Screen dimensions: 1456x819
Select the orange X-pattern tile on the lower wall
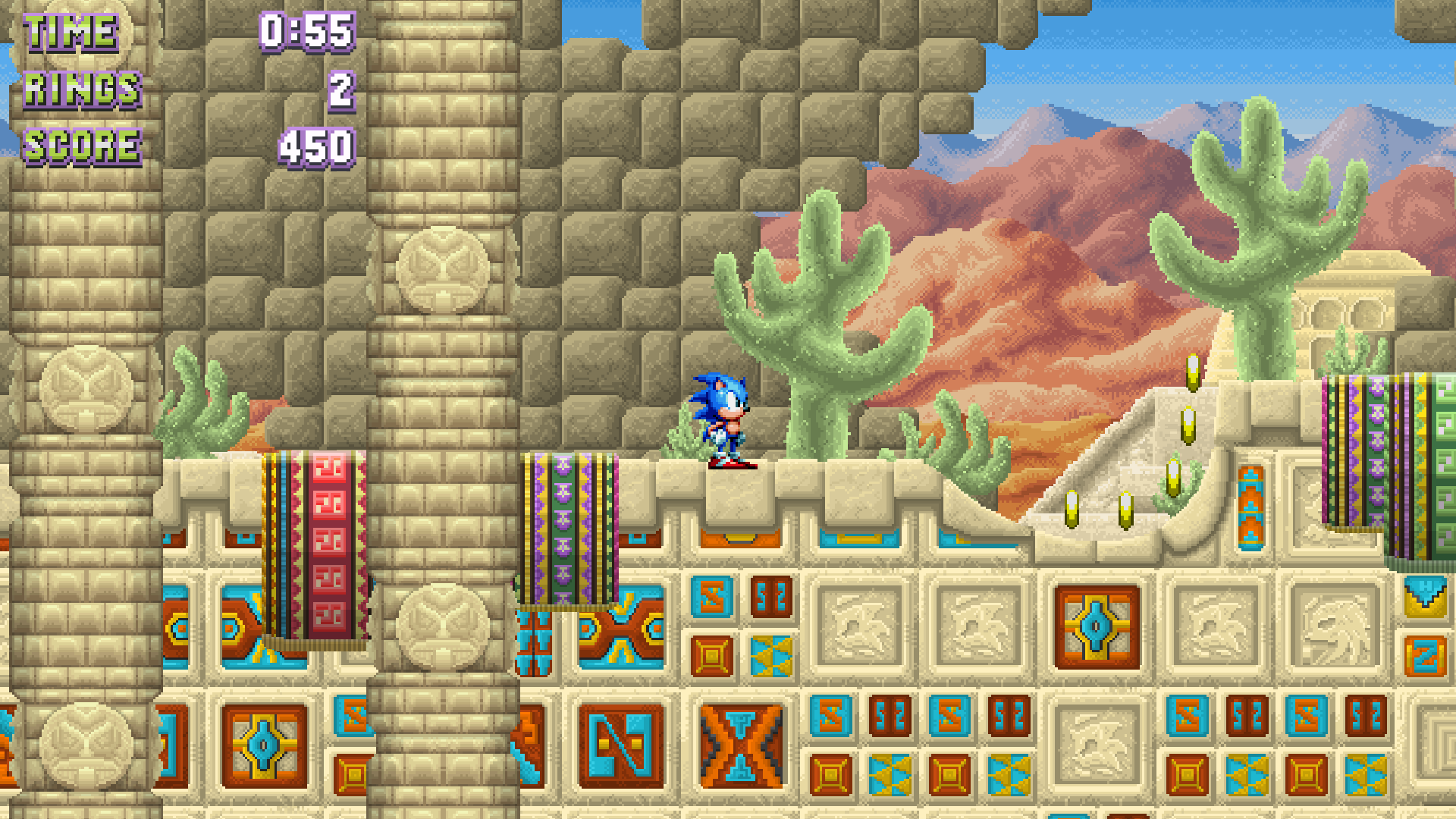(x=739, y=747)
